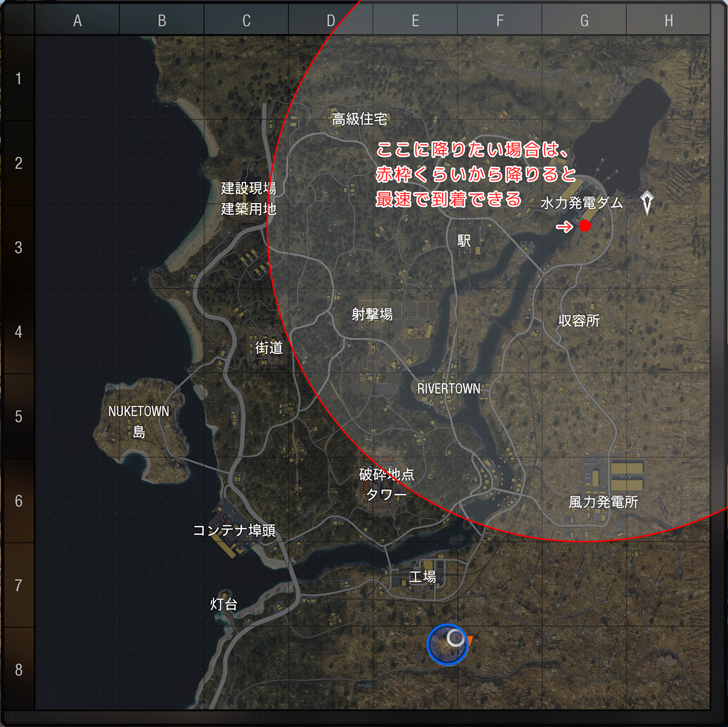Select the 収容所 map label
The width and height of the screenshot is (728, 727).
pyautogui.click(x=578, y=321)
